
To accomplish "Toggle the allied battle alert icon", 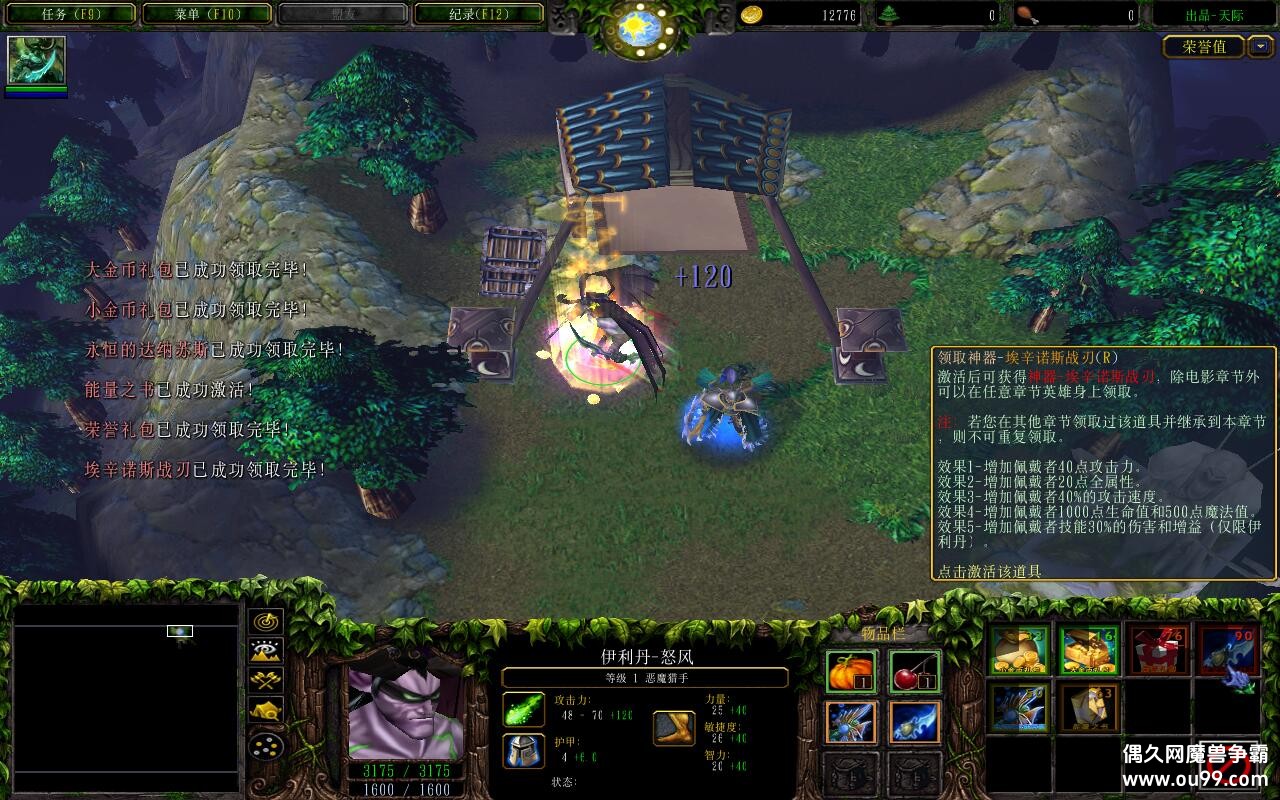I will coord(265,681).
